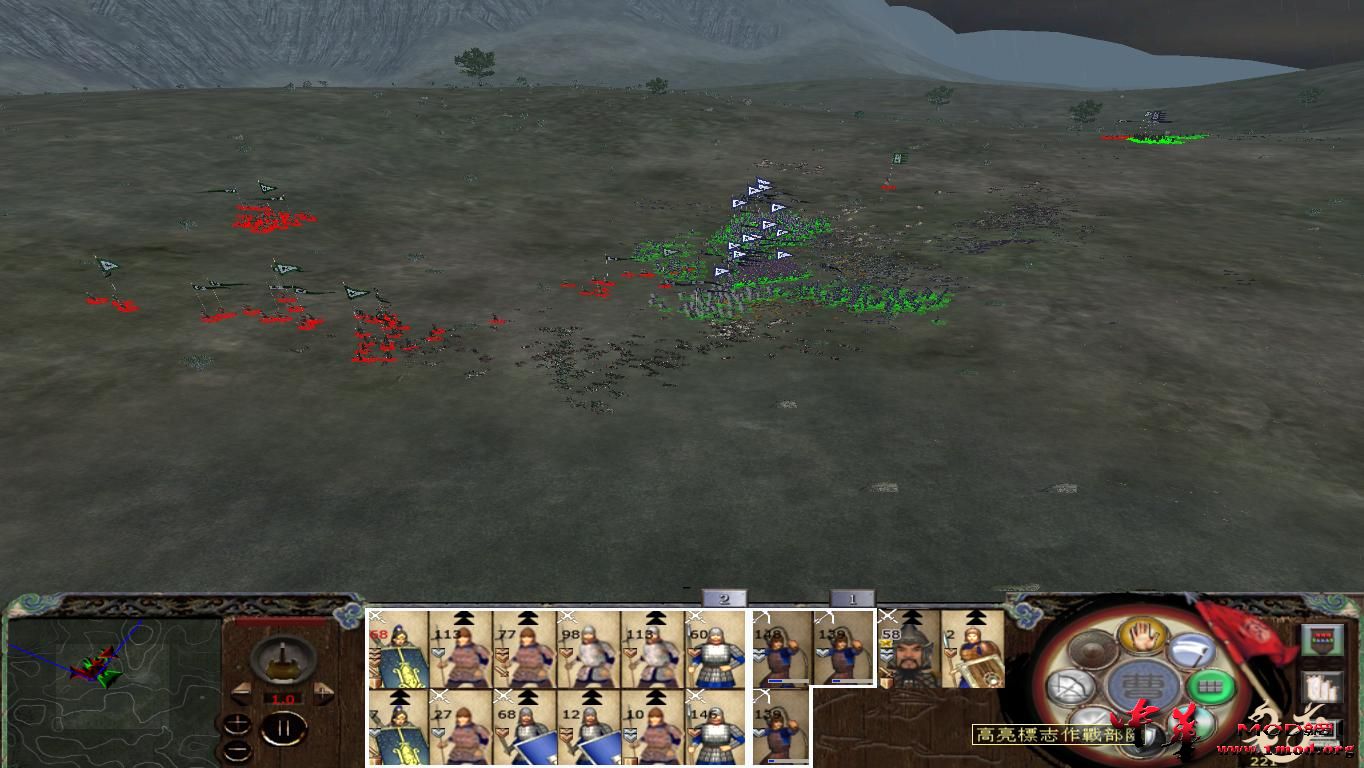Image resolution: width=1364 pixels, height=768 pixels.
Task: Click the teal orb icon on the command wheel
Action: [1189, 724]
